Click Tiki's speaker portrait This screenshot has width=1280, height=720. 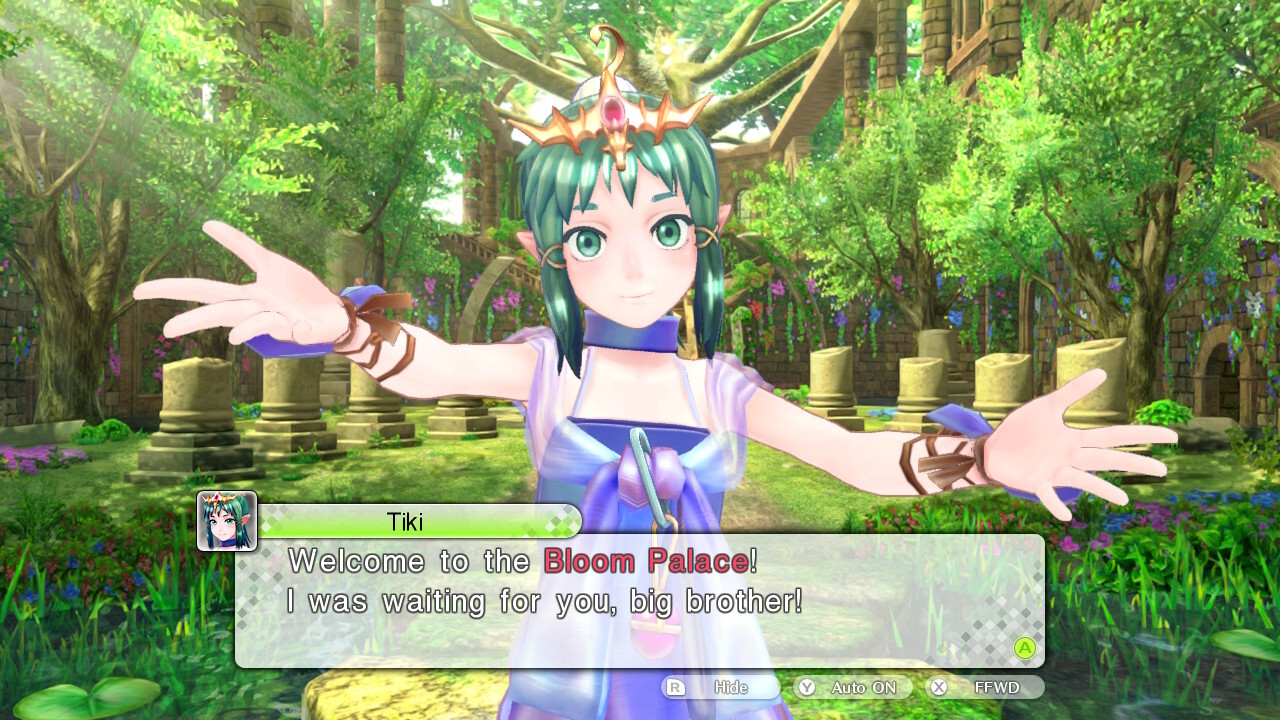click(x=227, y=521)
